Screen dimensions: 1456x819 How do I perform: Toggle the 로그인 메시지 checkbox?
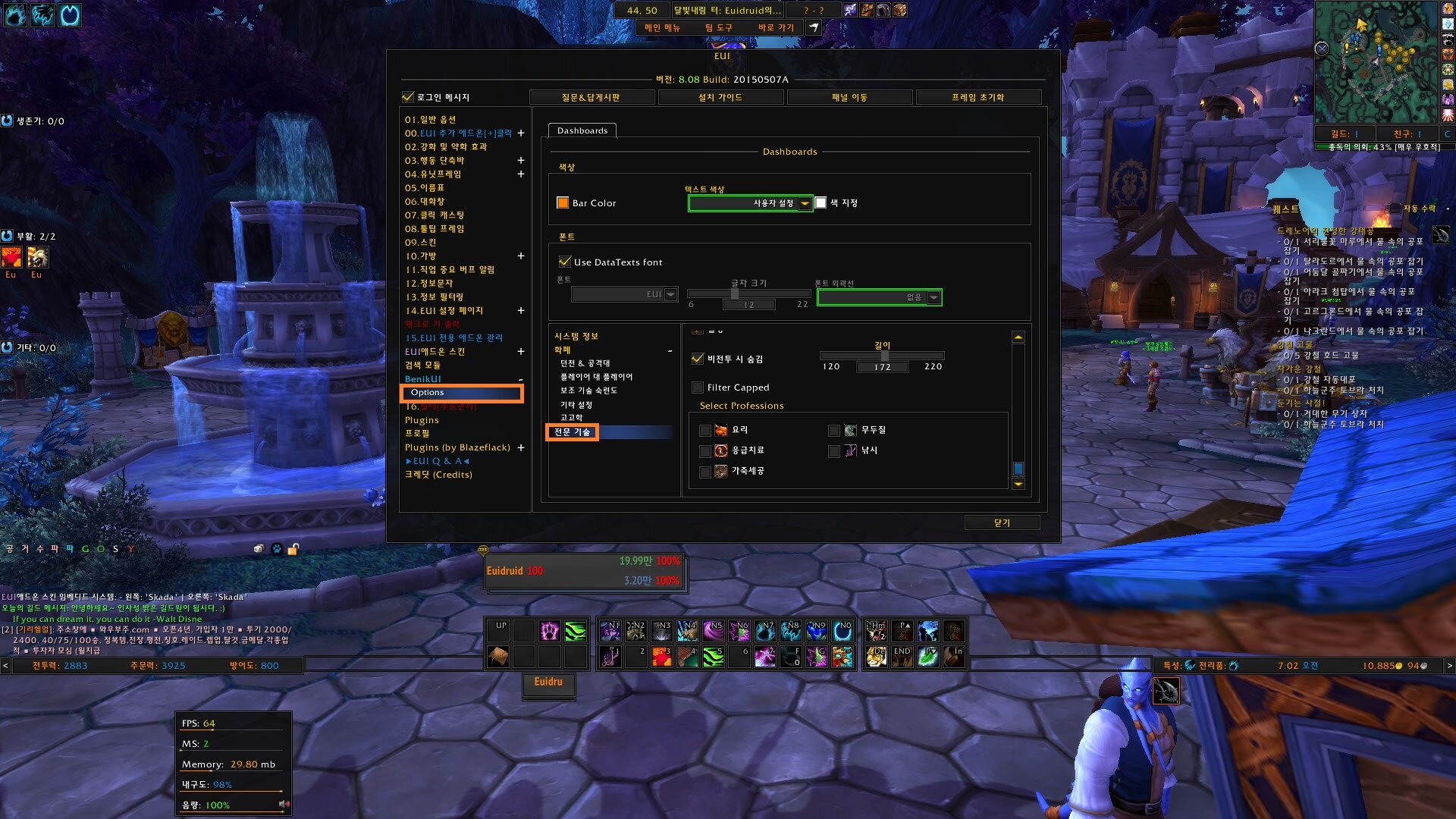408,97
